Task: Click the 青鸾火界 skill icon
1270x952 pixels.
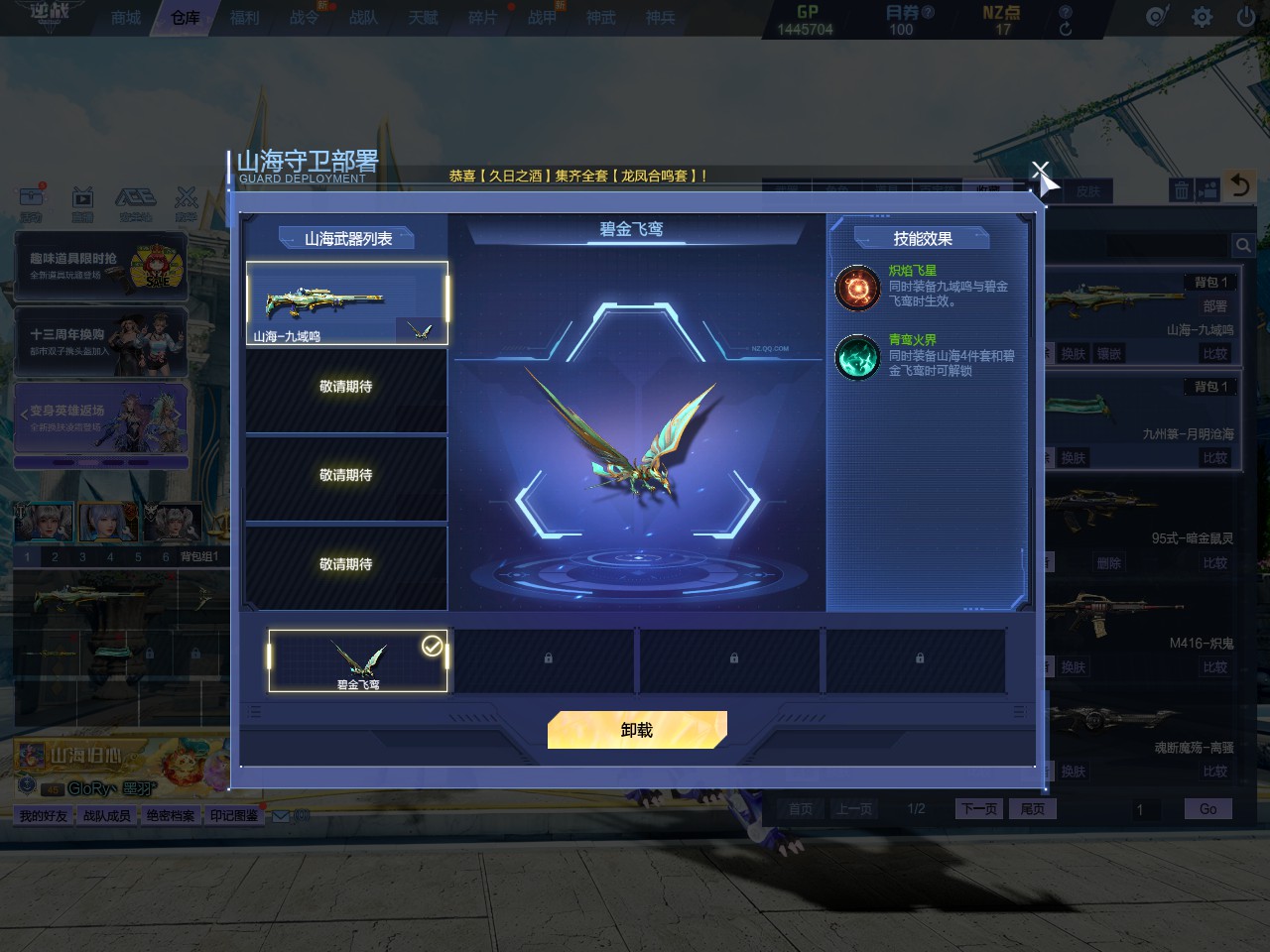Action: (x=857, y=357)
